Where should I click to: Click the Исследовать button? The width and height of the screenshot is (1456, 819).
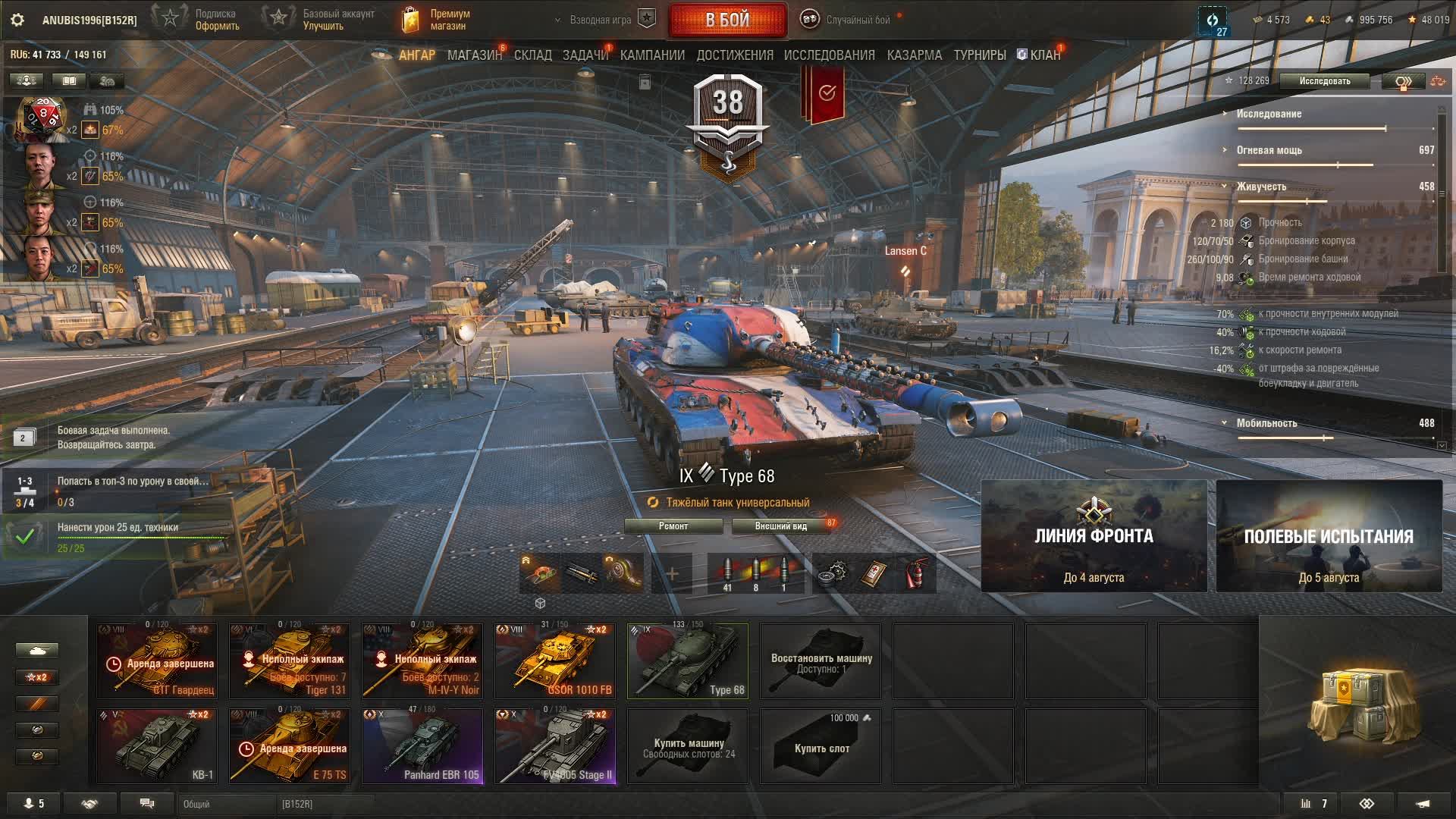[1324, 81]
